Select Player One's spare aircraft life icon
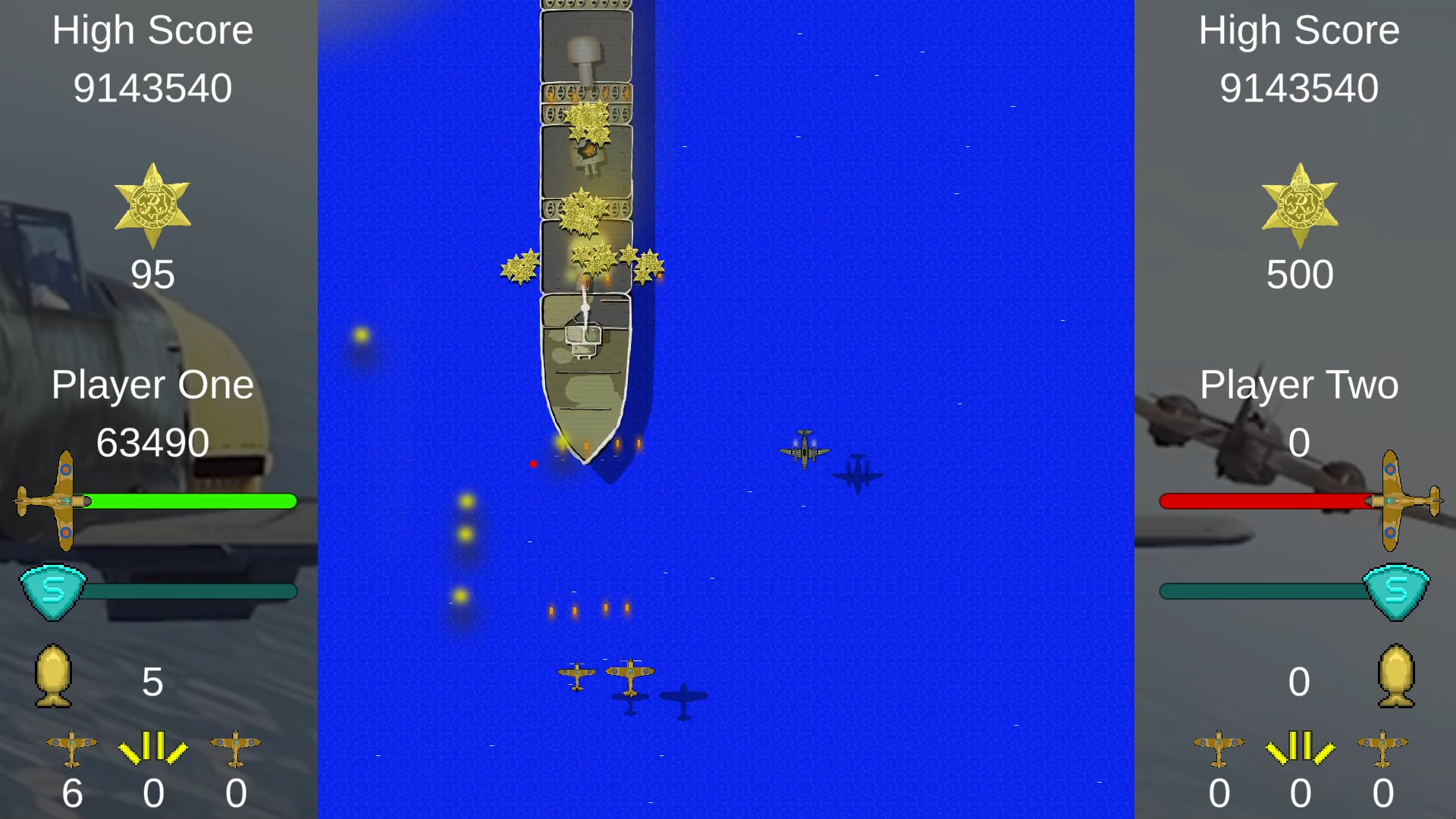This screenshot has width=1456, height=819. point(73,749)
